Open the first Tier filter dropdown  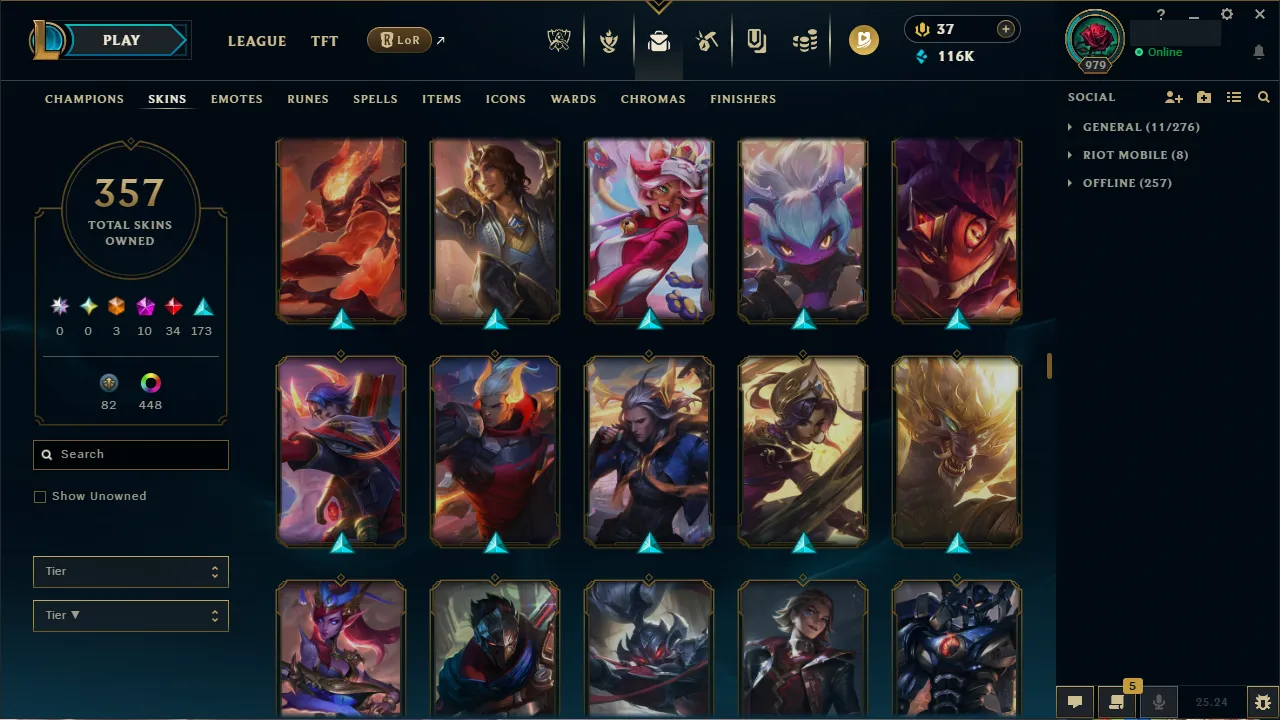click(130, 571)
